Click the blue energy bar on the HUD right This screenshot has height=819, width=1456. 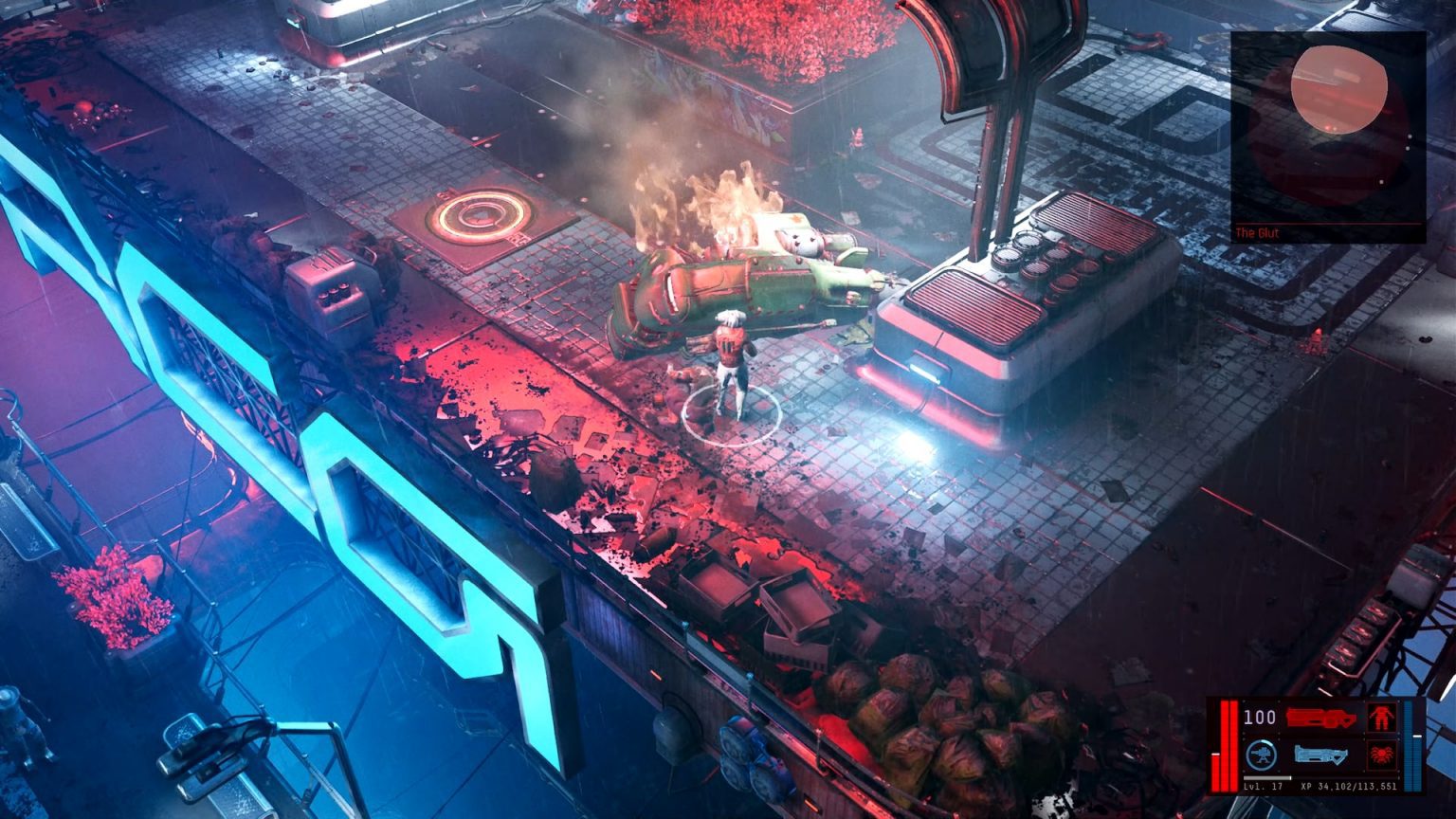[1412, 747]
